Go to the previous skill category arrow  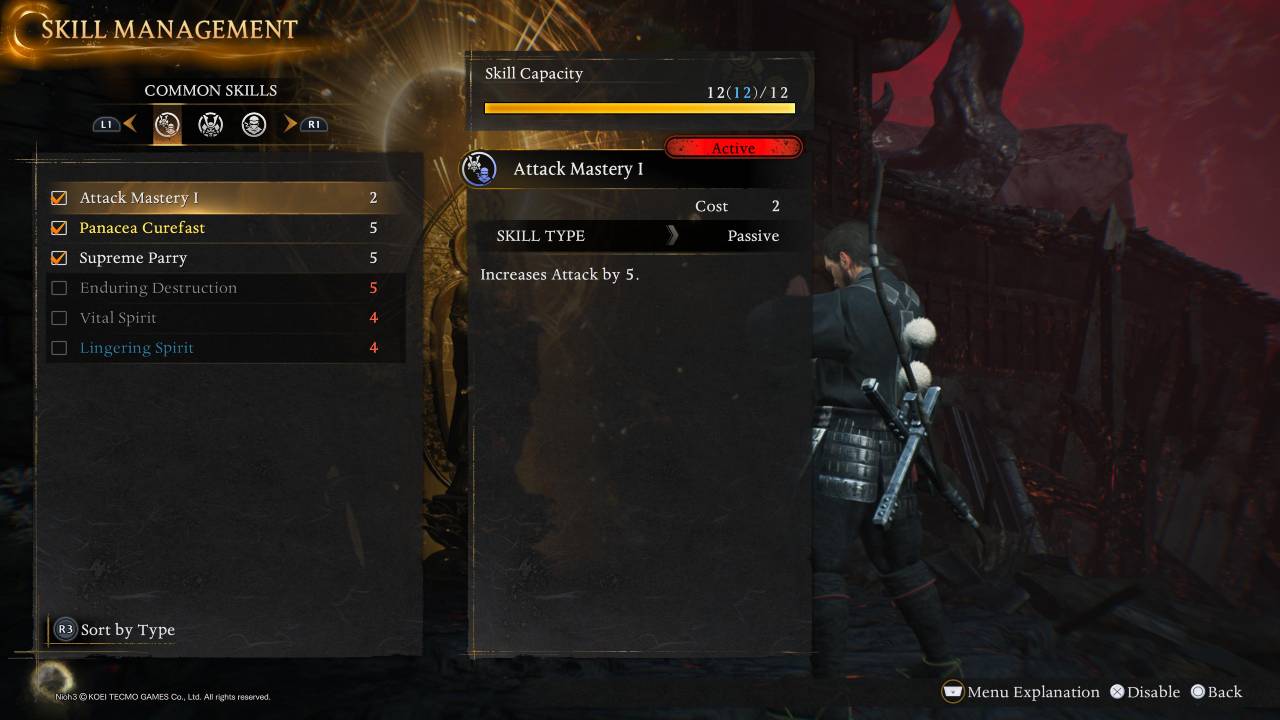click(129, 124)
